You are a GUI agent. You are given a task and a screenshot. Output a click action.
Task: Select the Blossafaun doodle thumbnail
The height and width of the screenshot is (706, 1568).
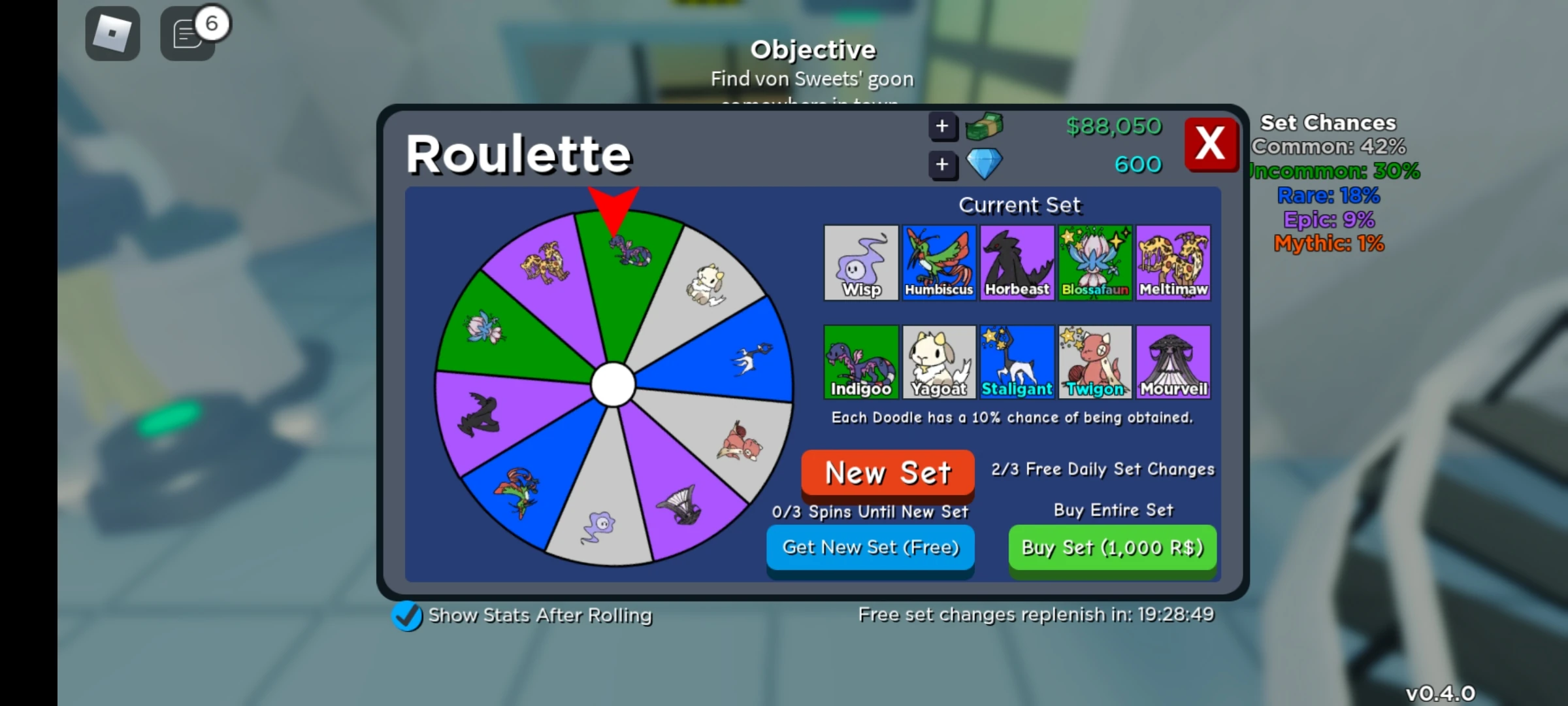pyautogui.click(x=1096, y=263)
